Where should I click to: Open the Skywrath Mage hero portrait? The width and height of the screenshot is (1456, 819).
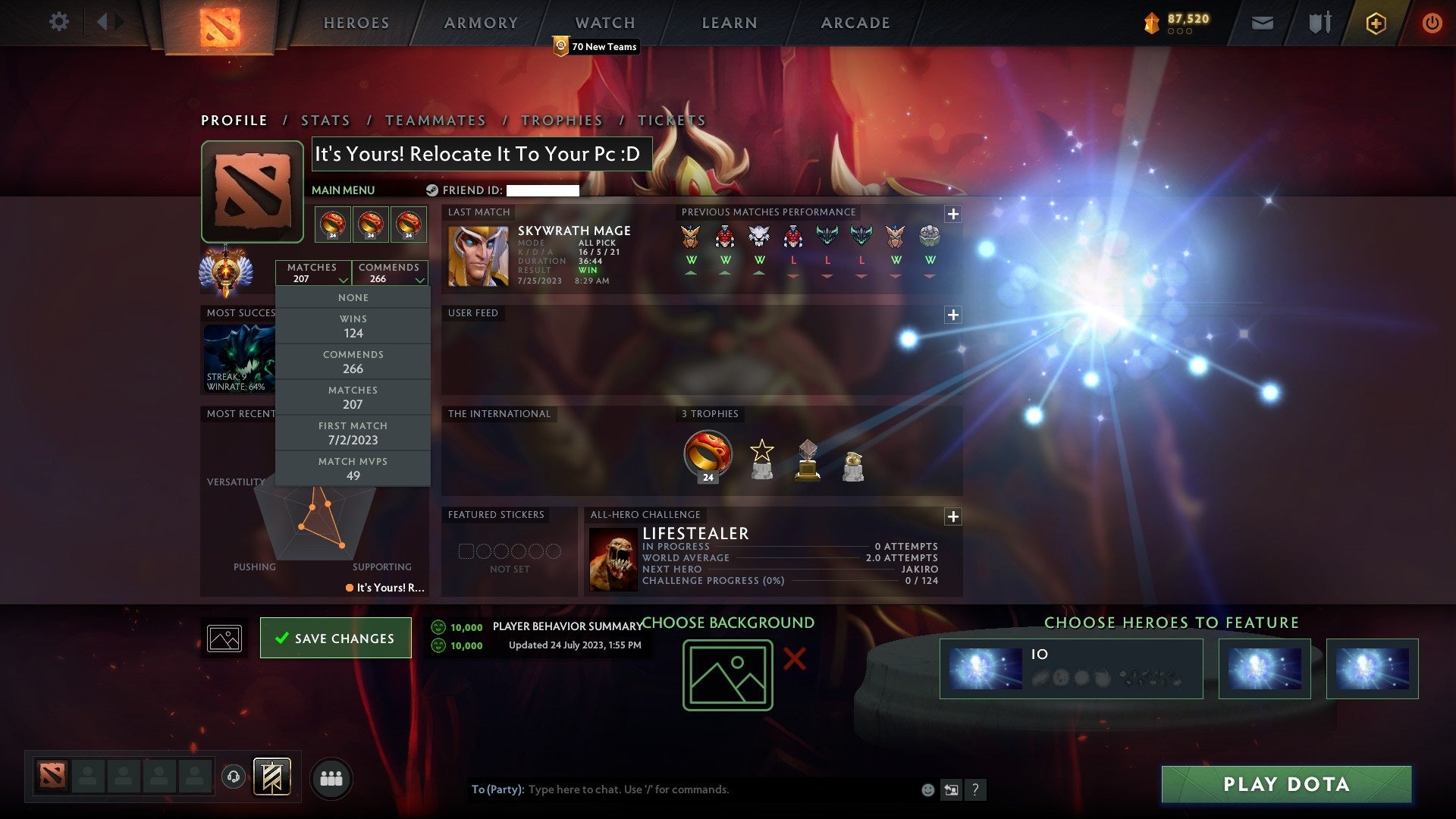tap(478, 254)
